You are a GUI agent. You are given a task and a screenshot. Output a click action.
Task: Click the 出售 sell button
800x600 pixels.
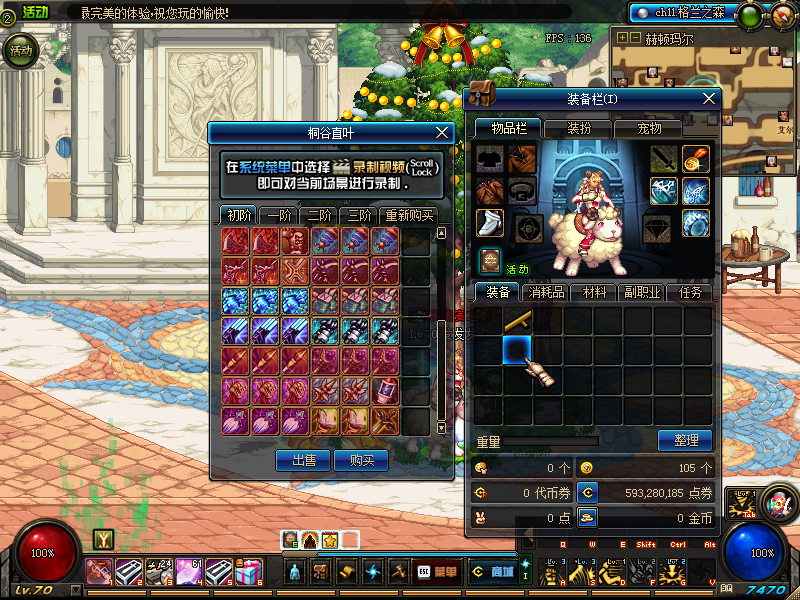[x=303, y=460]
